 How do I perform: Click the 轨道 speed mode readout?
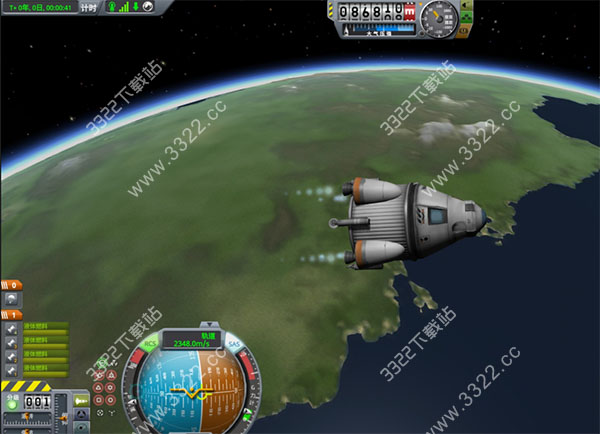tap(190, 339)
